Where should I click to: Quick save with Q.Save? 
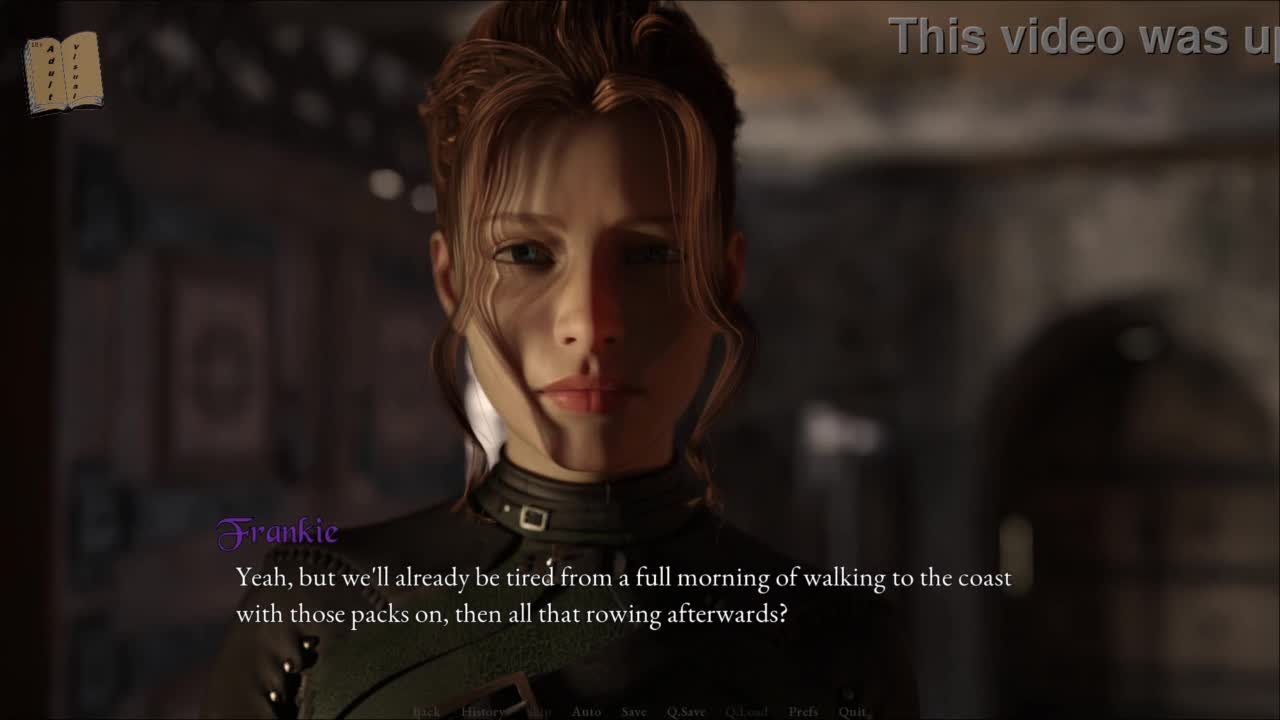pyautogui.click(x=686, y=712)
